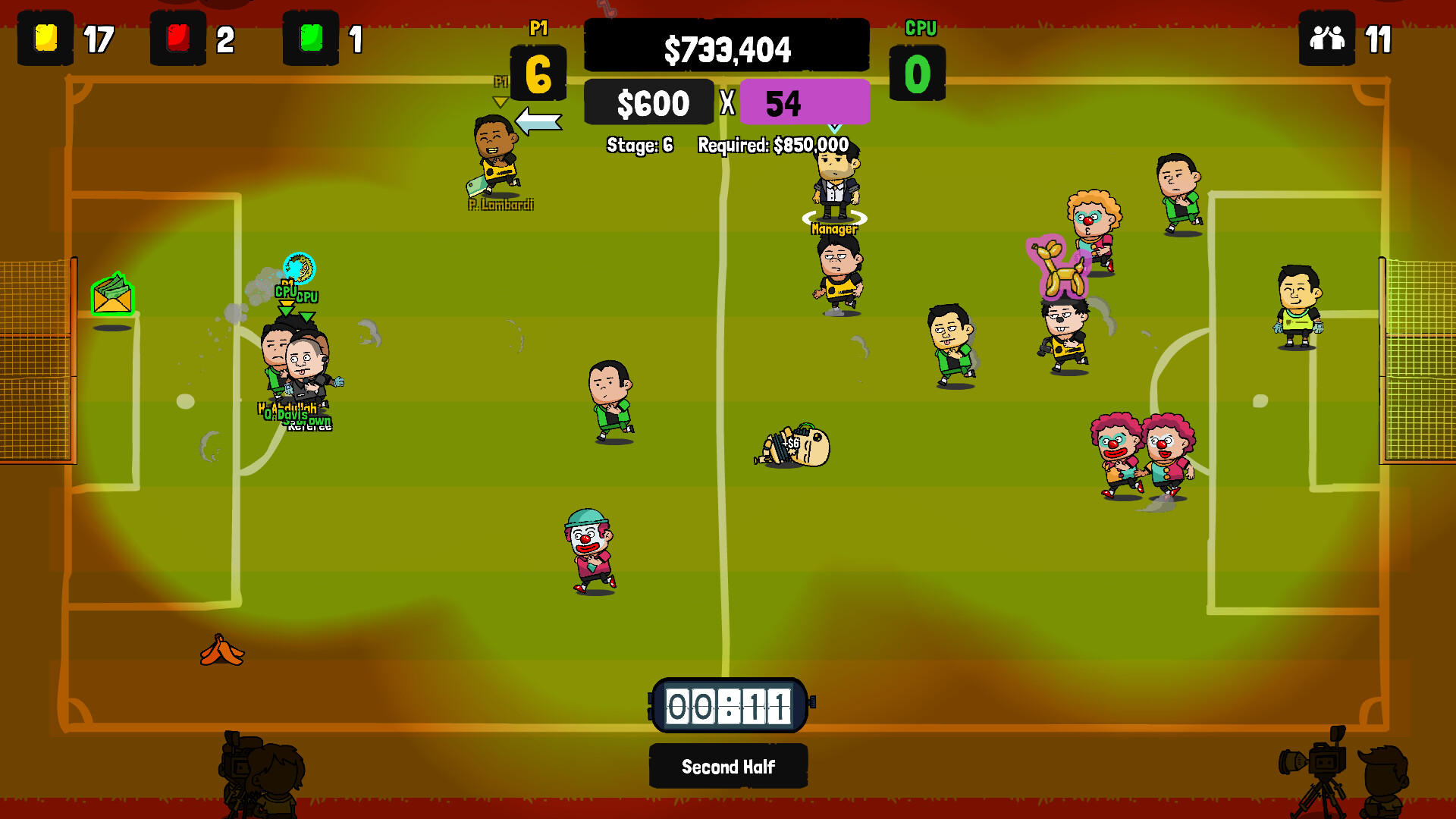
Task: Select the Second Half banner
Action: (727, 766)
